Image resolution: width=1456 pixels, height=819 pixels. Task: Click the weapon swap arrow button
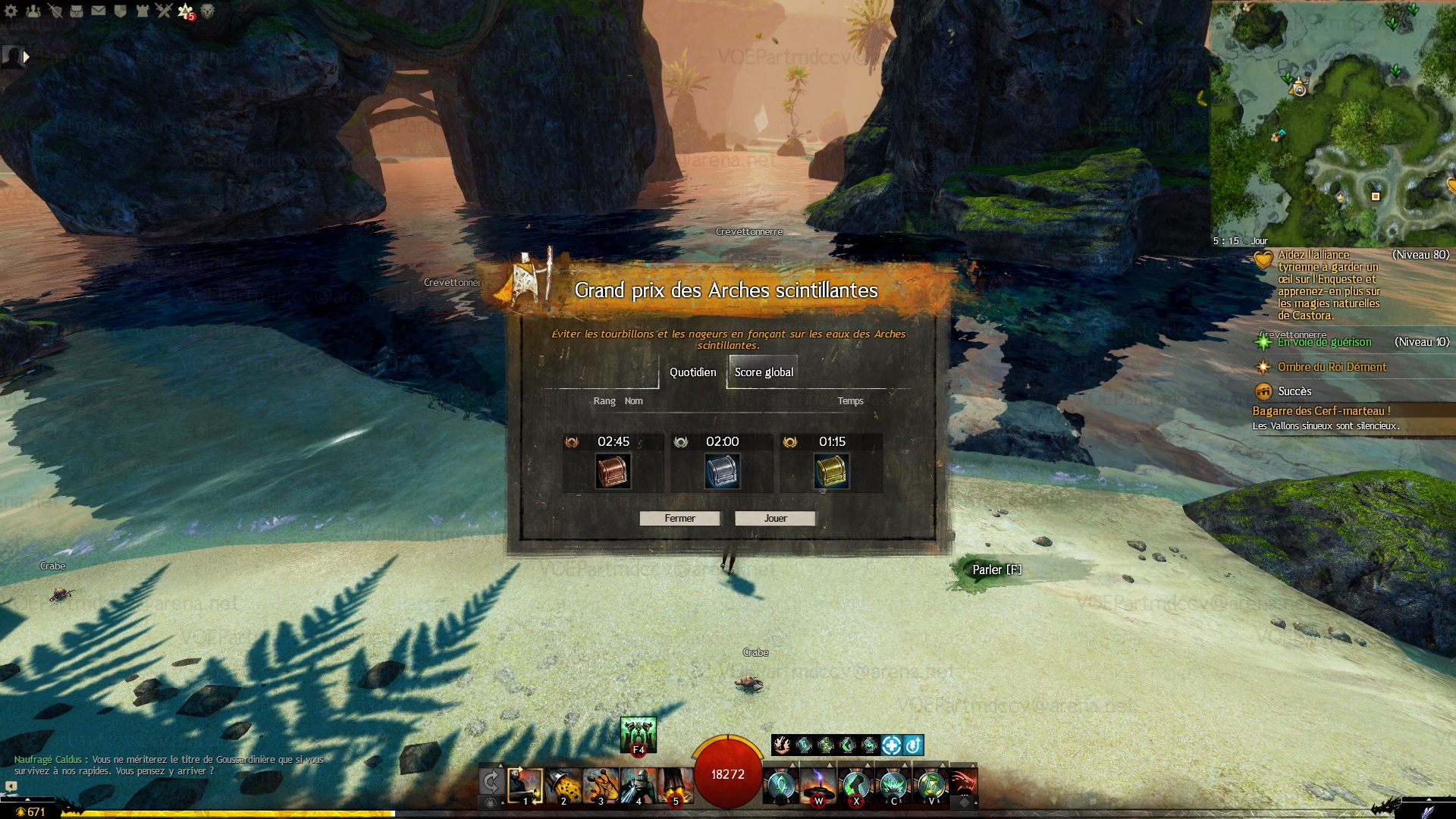[x=491, y=782]
